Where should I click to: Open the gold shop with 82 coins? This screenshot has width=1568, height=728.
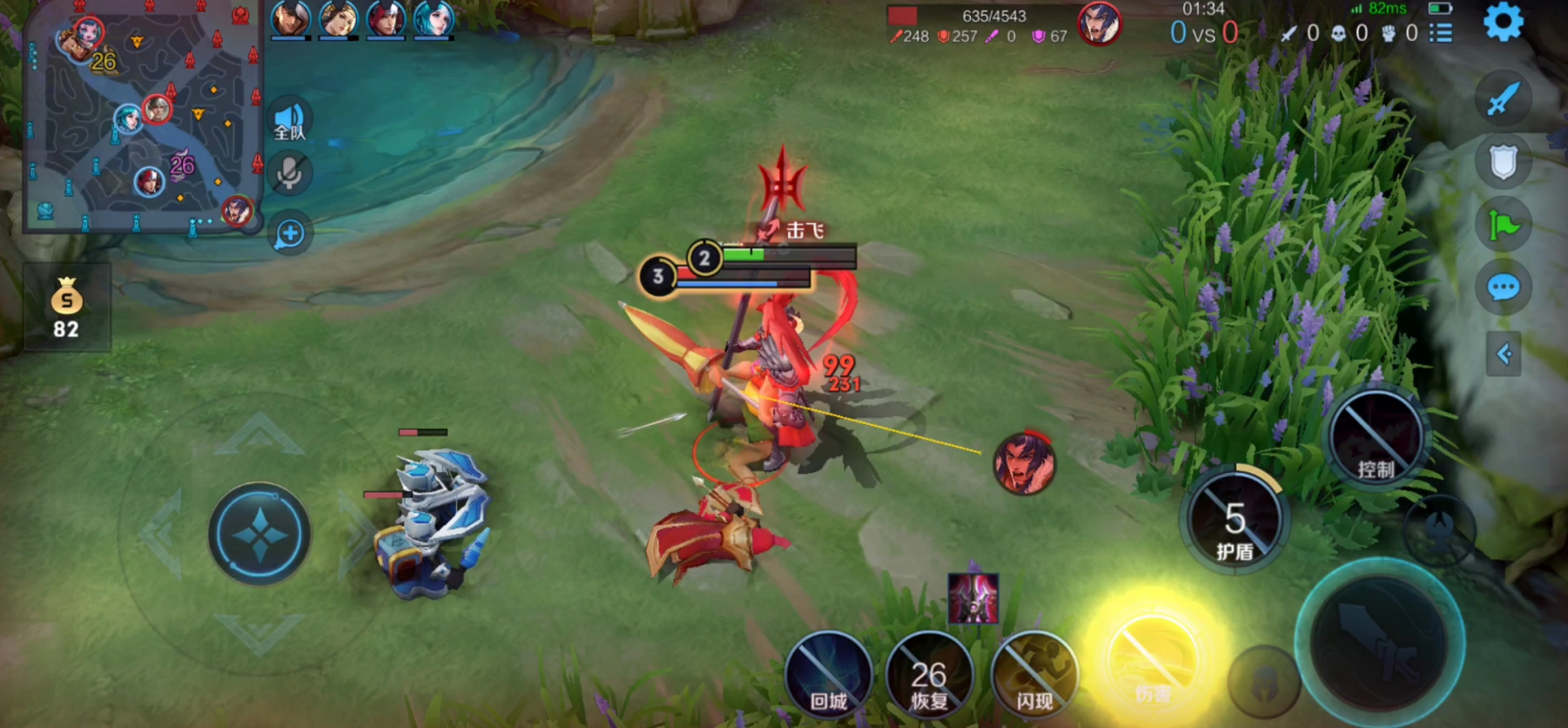(x=66, y=307)
